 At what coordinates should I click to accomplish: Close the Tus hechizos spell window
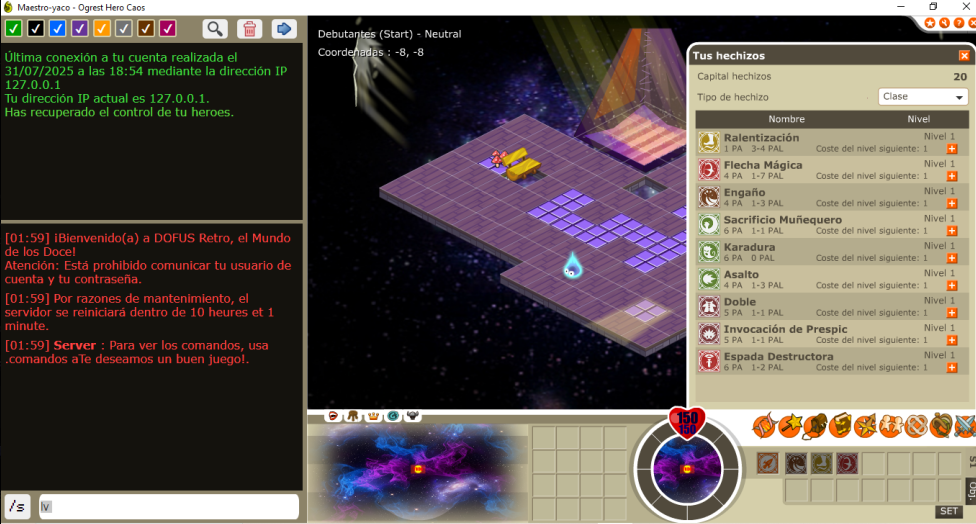[x=964, y=56]
